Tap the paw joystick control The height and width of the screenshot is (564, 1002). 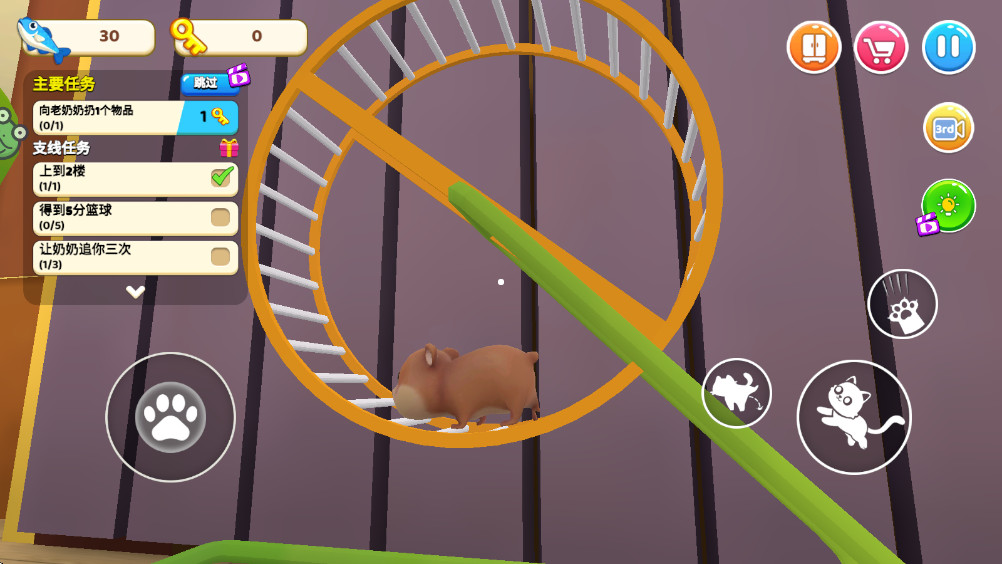[170, 417]
